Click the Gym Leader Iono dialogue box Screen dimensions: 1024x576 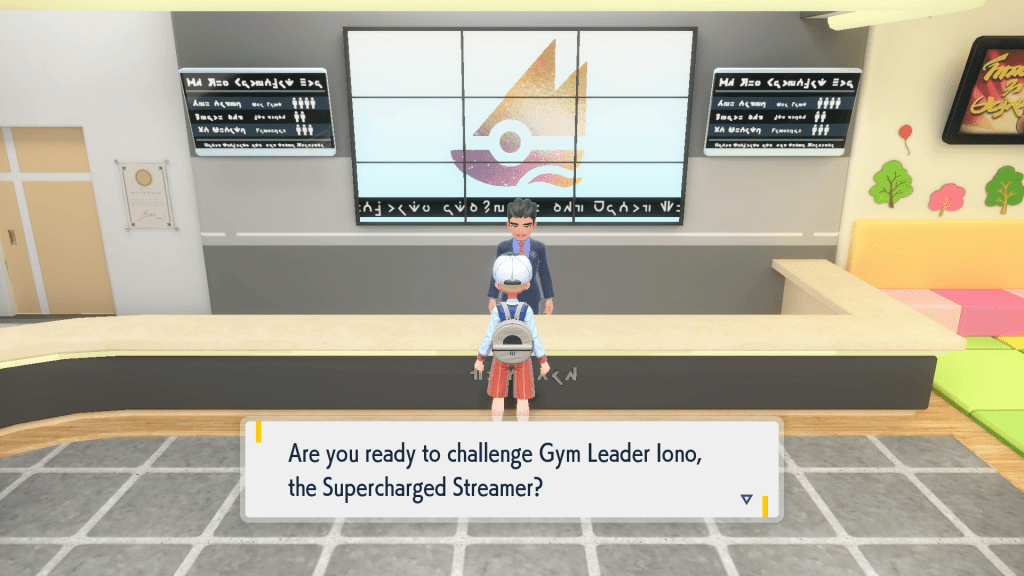point(510,468)
